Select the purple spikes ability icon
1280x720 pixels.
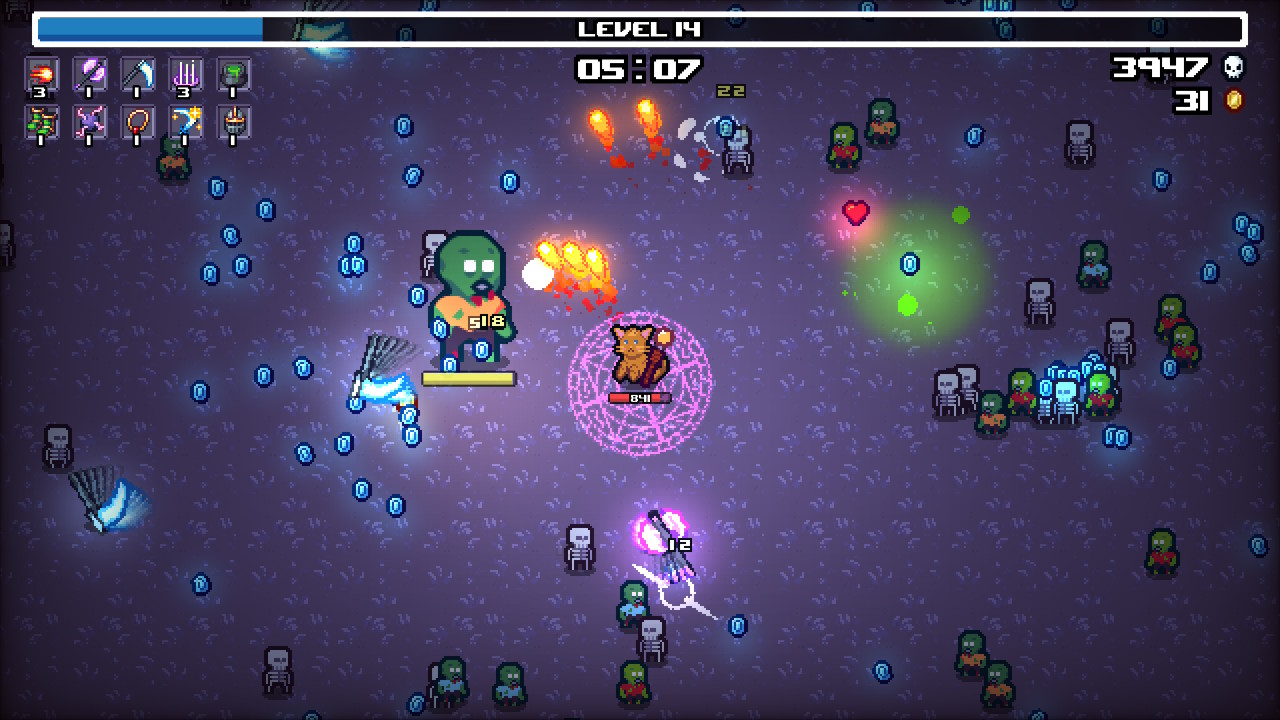click(x=186, y=74)
